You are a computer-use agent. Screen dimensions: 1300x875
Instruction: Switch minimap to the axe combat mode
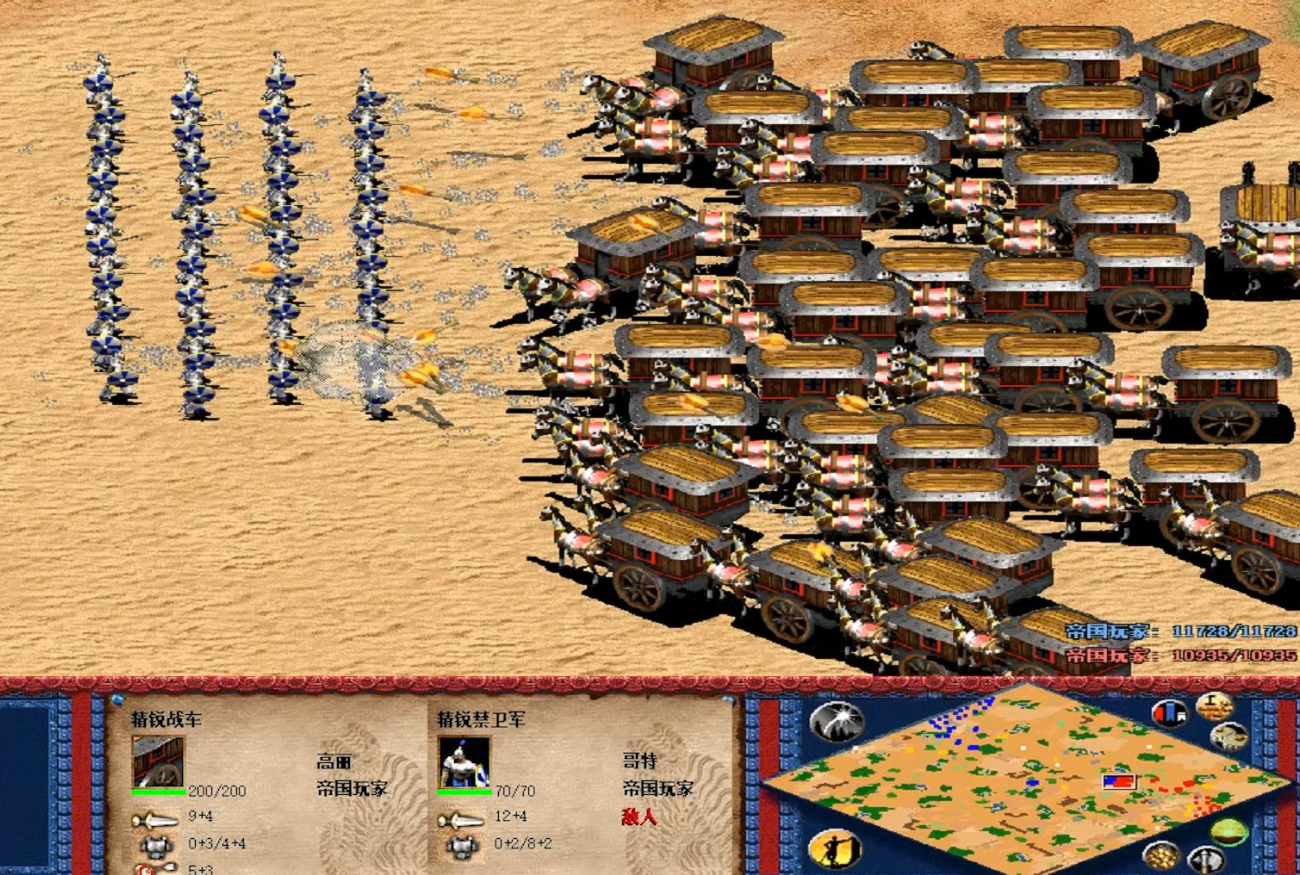point(1206,859)
